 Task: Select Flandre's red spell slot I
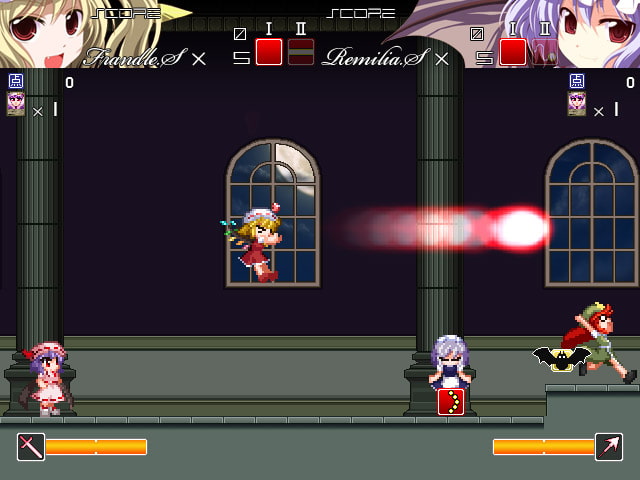click(269, 52)
